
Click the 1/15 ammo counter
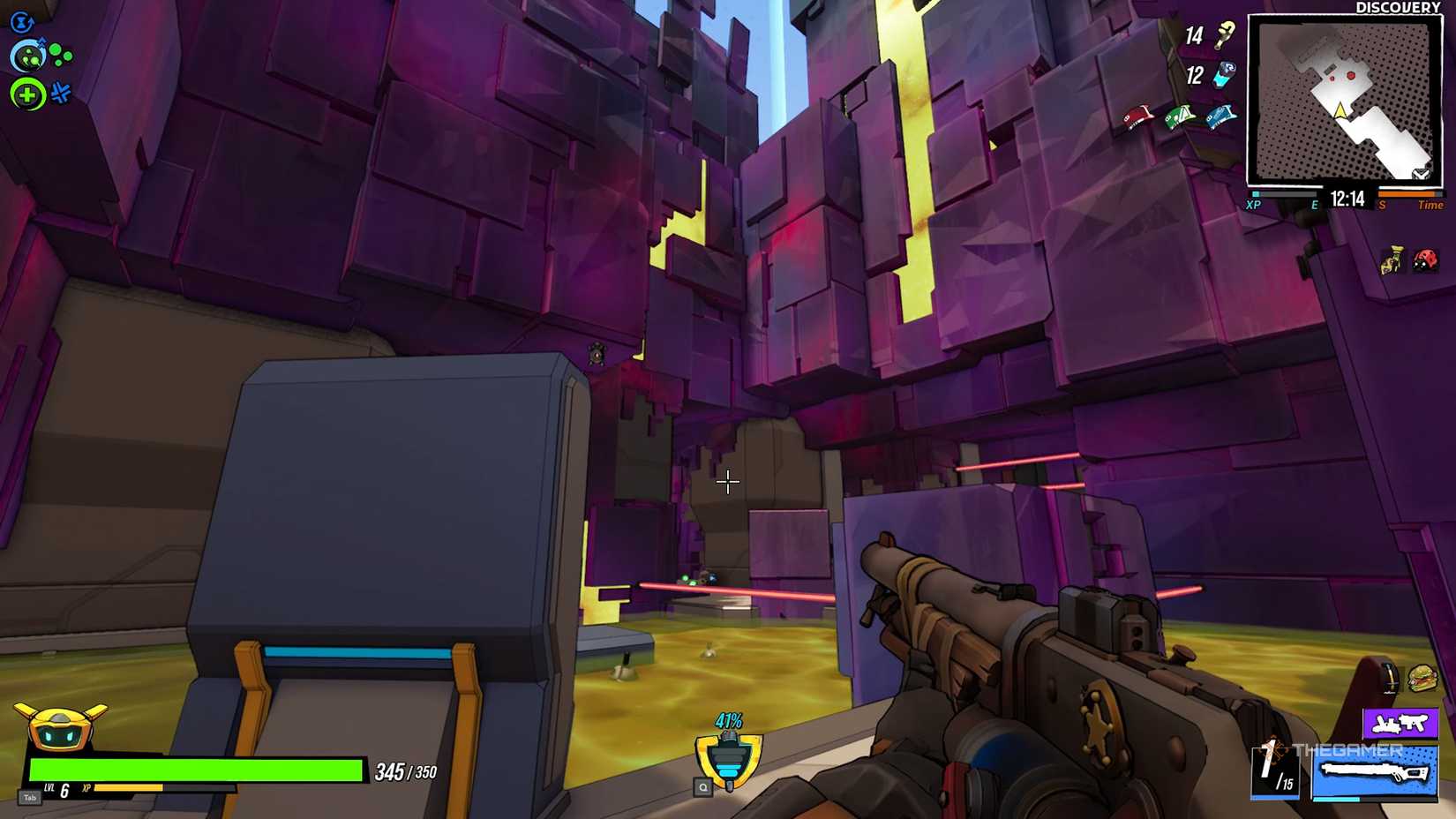click(x=1277, y=770)
